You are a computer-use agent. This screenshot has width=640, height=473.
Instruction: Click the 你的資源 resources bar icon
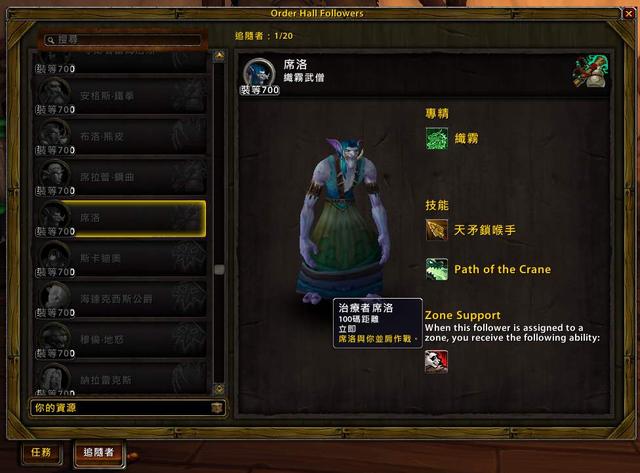[x=217, y=408]
